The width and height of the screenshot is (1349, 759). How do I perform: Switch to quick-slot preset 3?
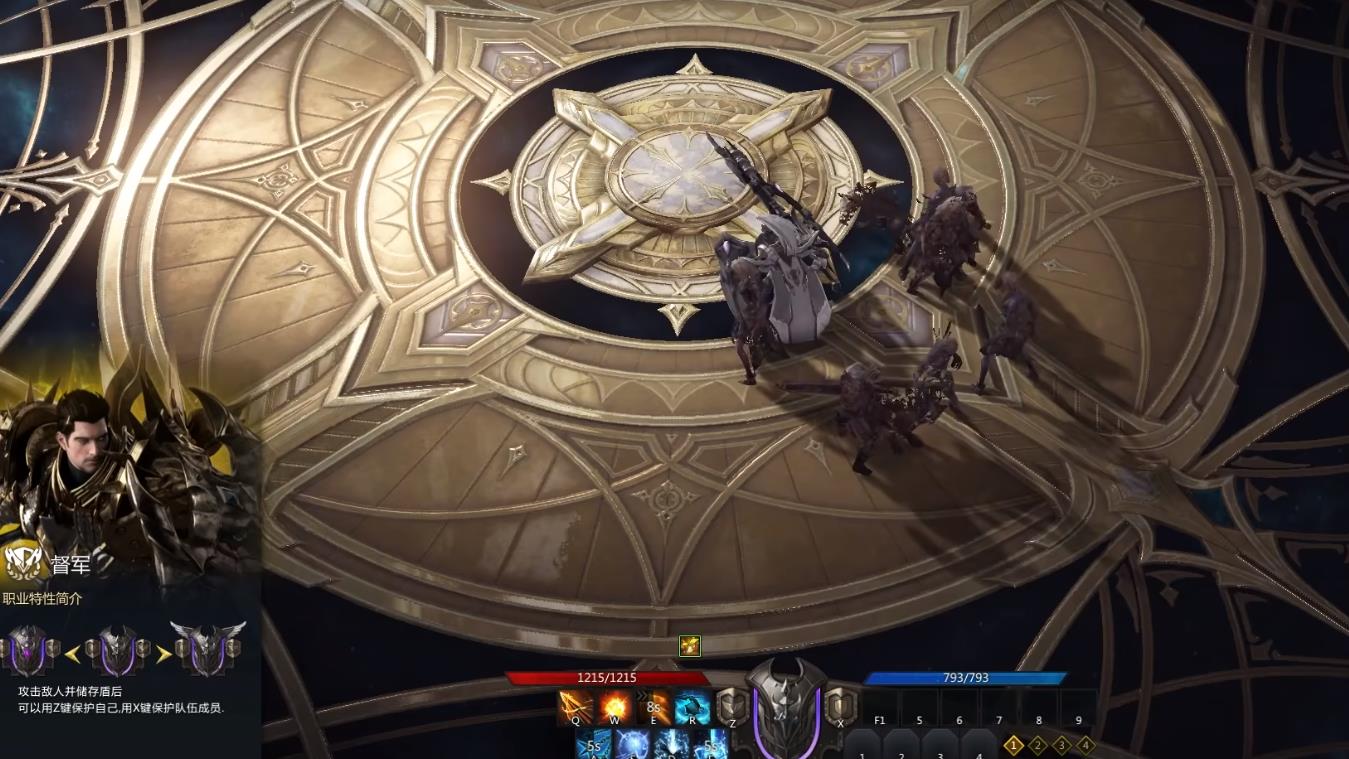pyautogui.click(x=1062, y=745)
